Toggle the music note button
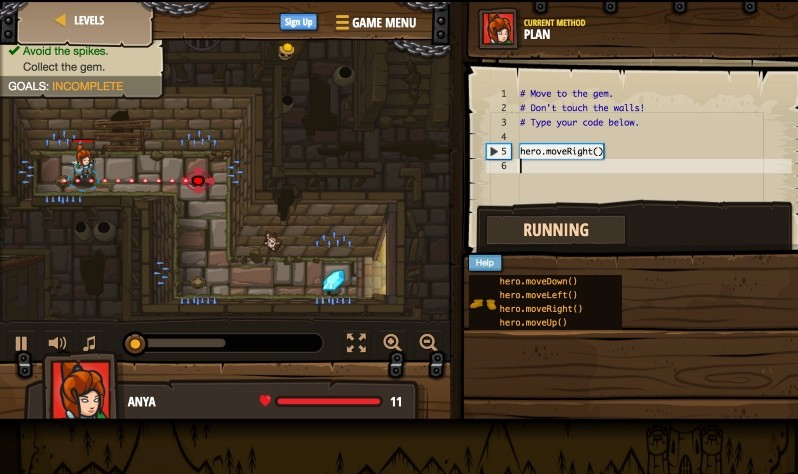Viewport: 798px width, 474px height. tap(89, 343)
